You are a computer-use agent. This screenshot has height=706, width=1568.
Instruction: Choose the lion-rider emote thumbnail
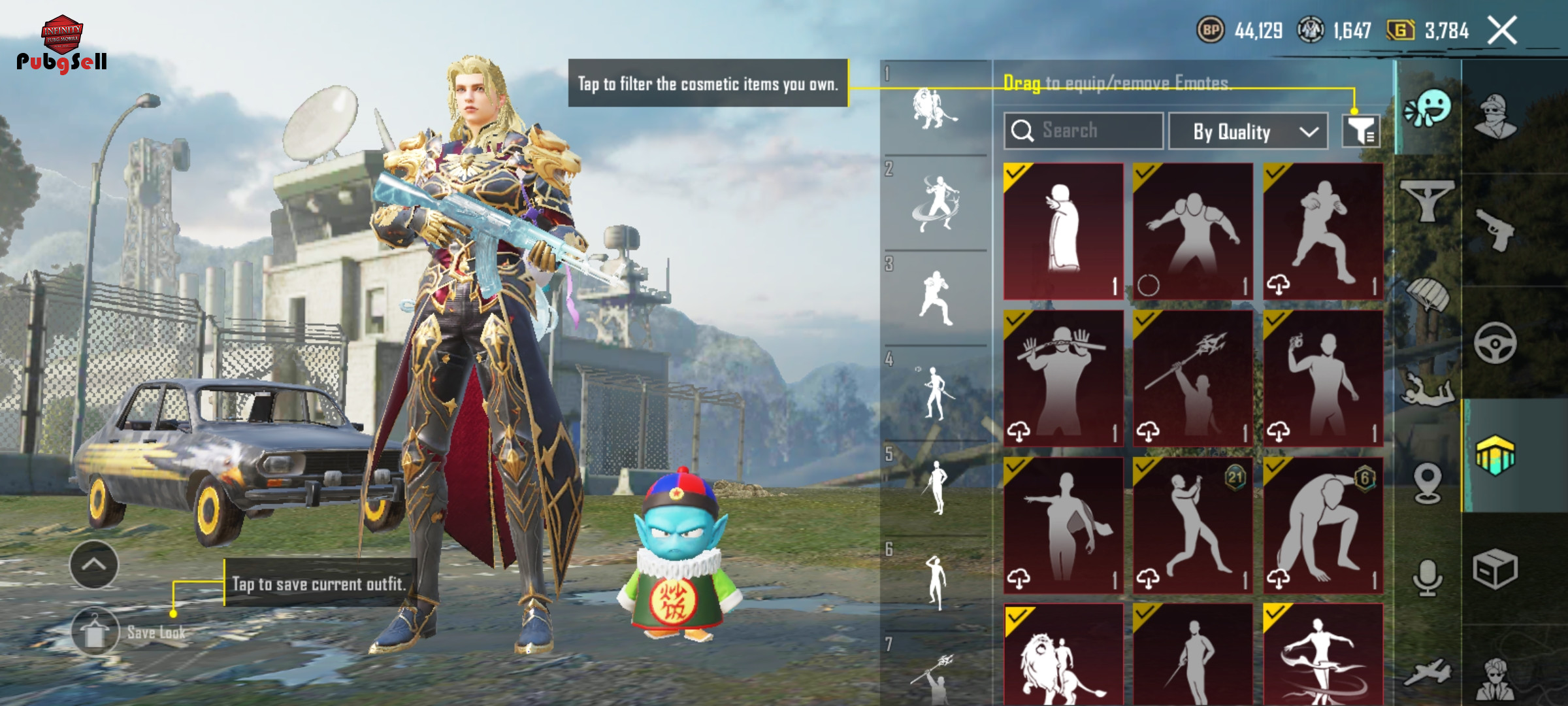pyautogui.click(x=1063, y=657)
